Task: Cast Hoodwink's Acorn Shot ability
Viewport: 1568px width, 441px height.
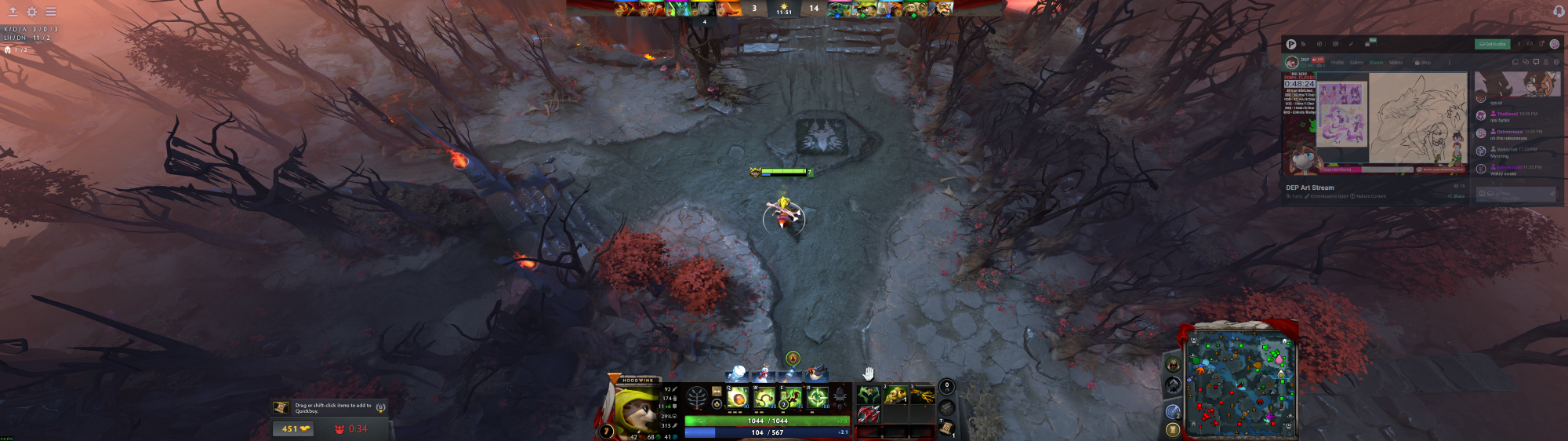Action: tap(737, 398)
